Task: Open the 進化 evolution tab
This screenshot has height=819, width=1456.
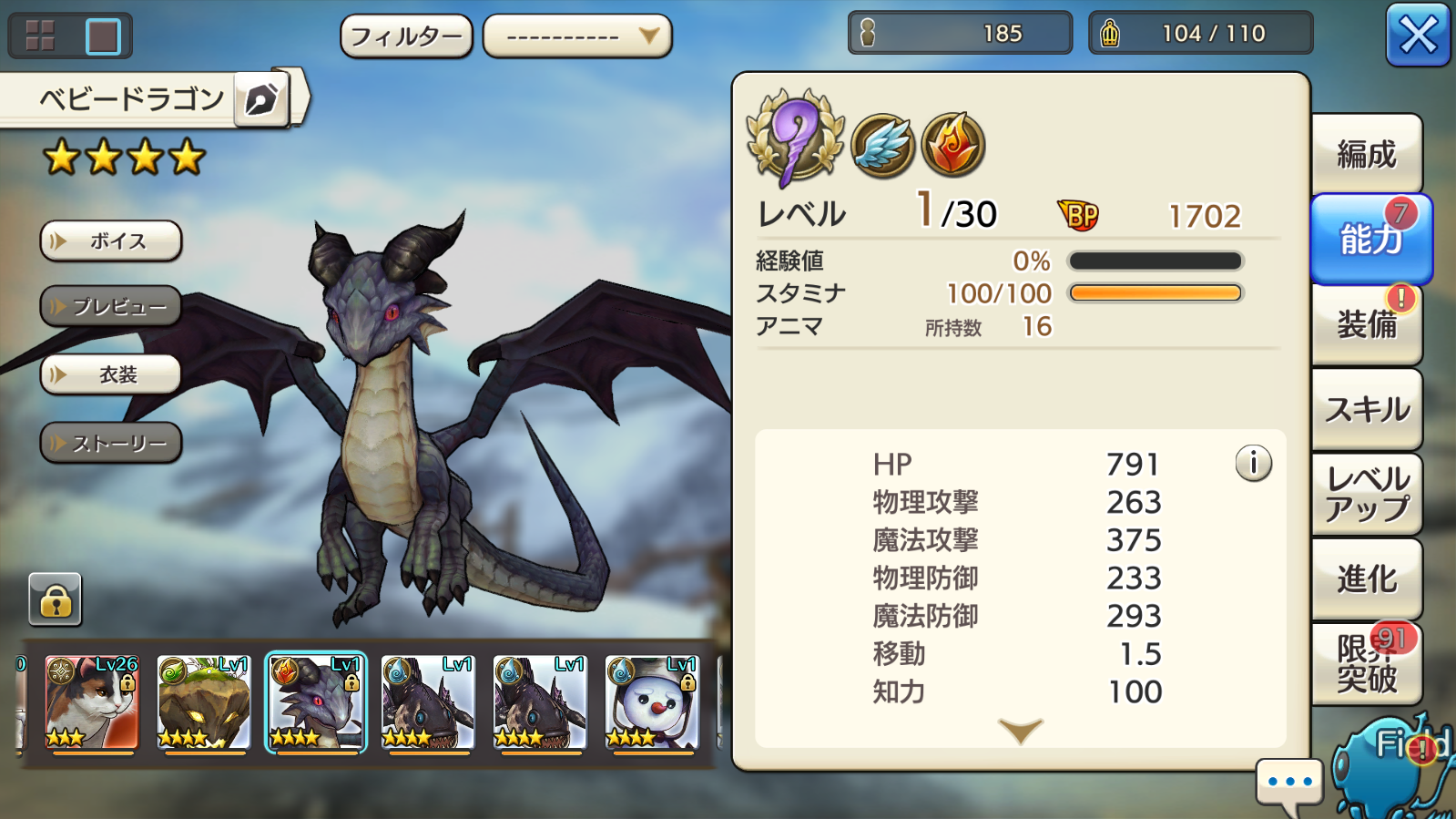Action: [1366, 578]
